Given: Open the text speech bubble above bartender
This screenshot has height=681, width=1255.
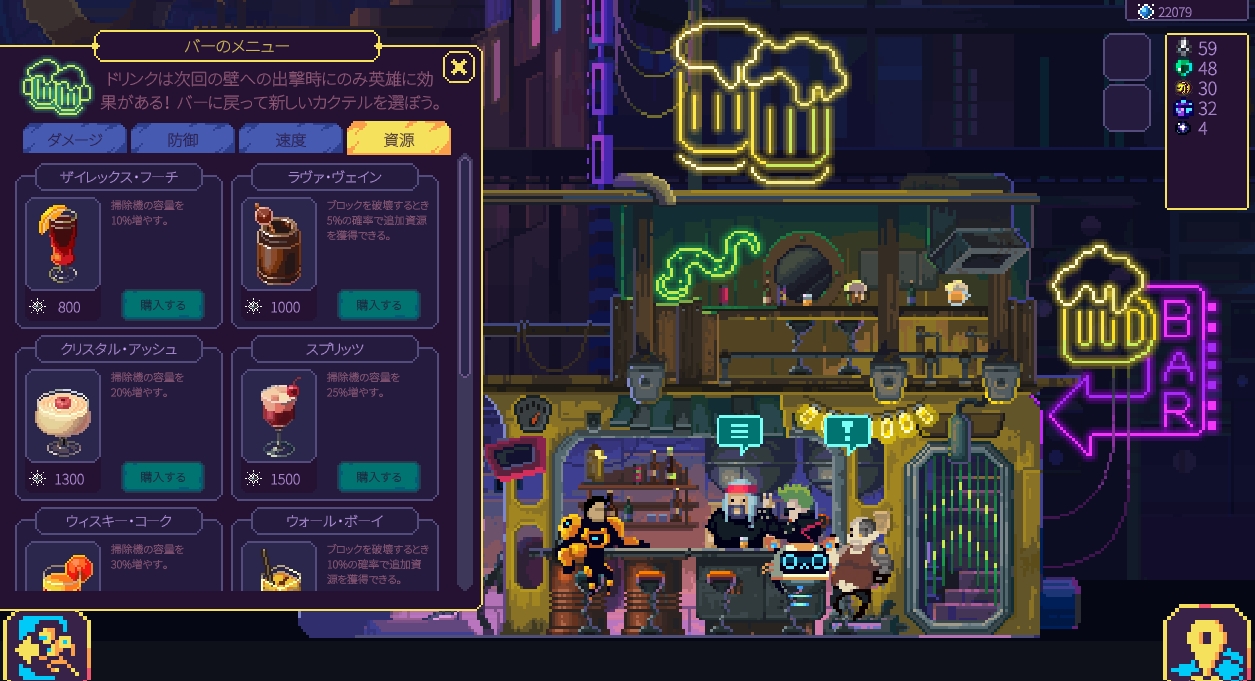Looking at the screenshot, I should [739, 431].
